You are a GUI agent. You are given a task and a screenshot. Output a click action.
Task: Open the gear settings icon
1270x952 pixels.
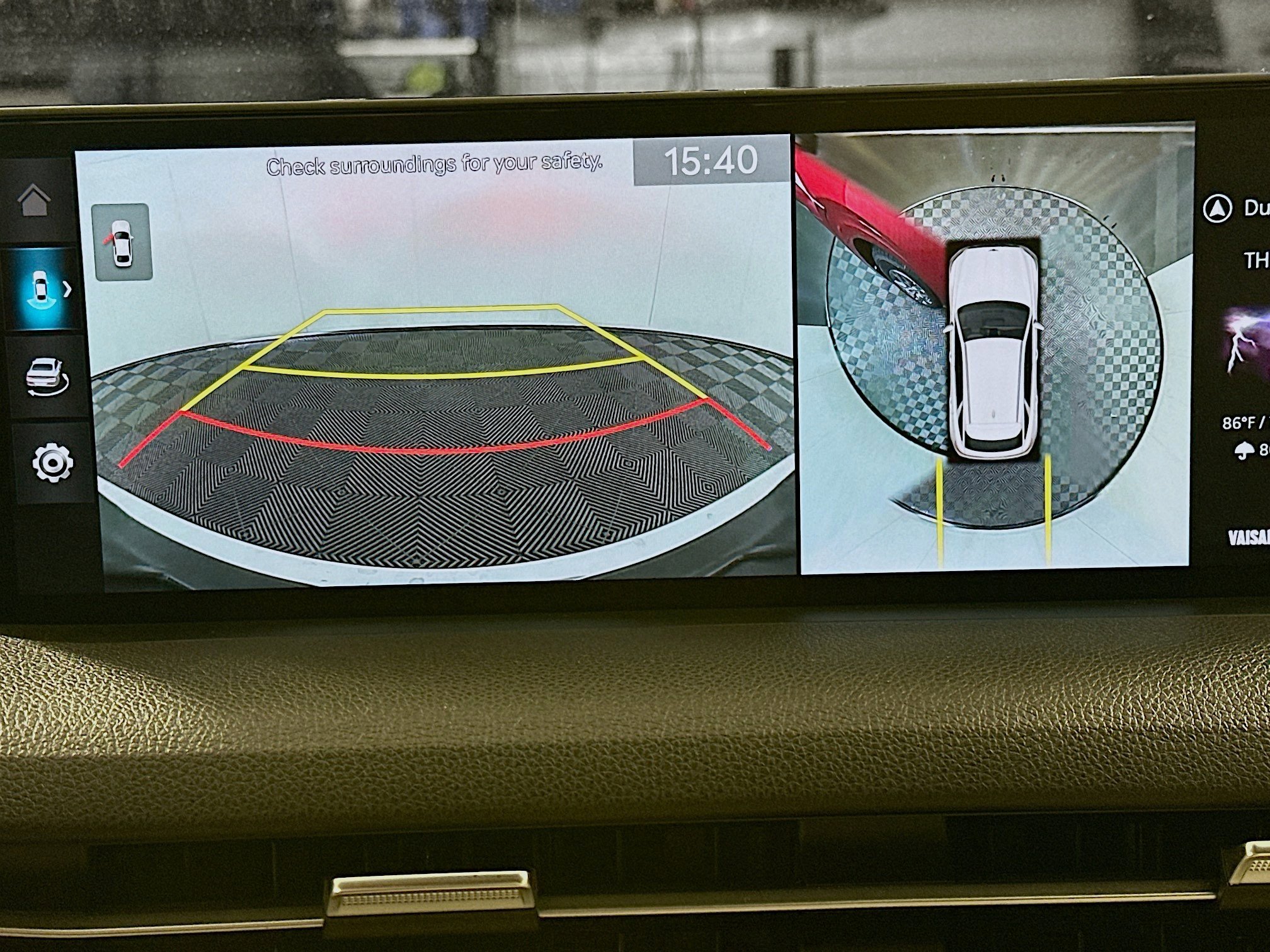pyautogui.click(x=52, y=463)
